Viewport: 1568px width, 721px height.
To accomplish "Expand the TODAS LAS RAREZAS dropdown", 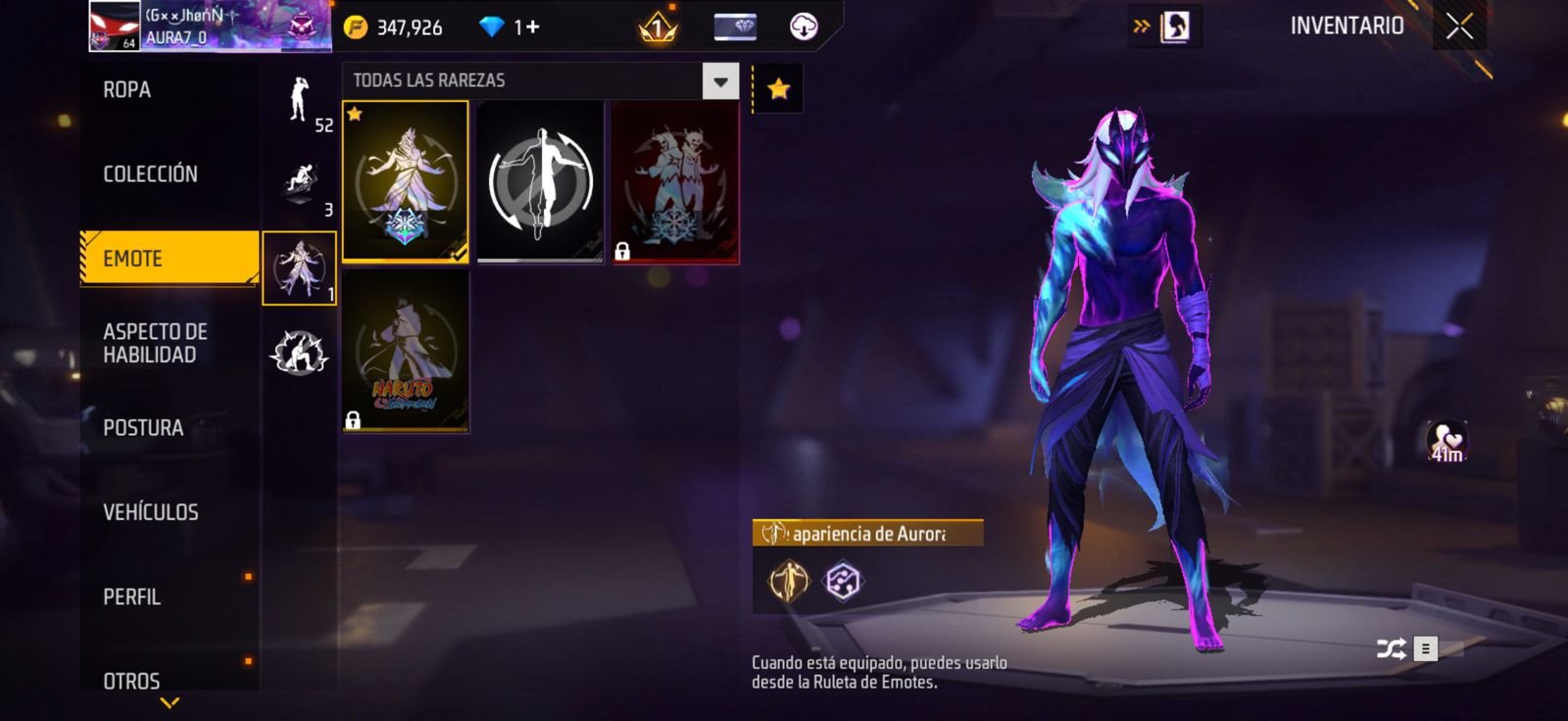I will point(720,81).
